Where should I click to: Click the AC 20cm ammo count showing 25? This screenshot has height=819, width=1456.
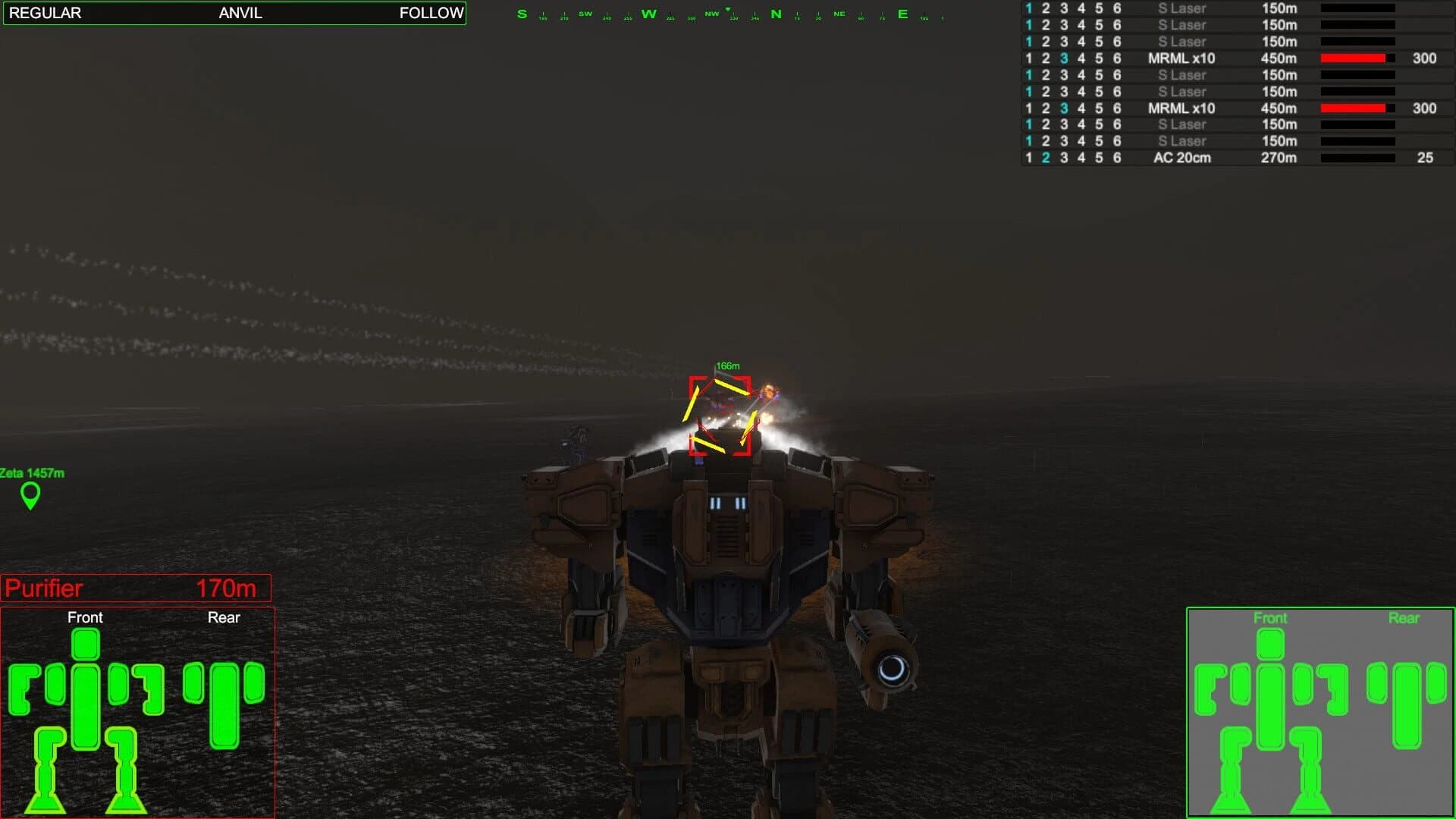[1425, 158]
